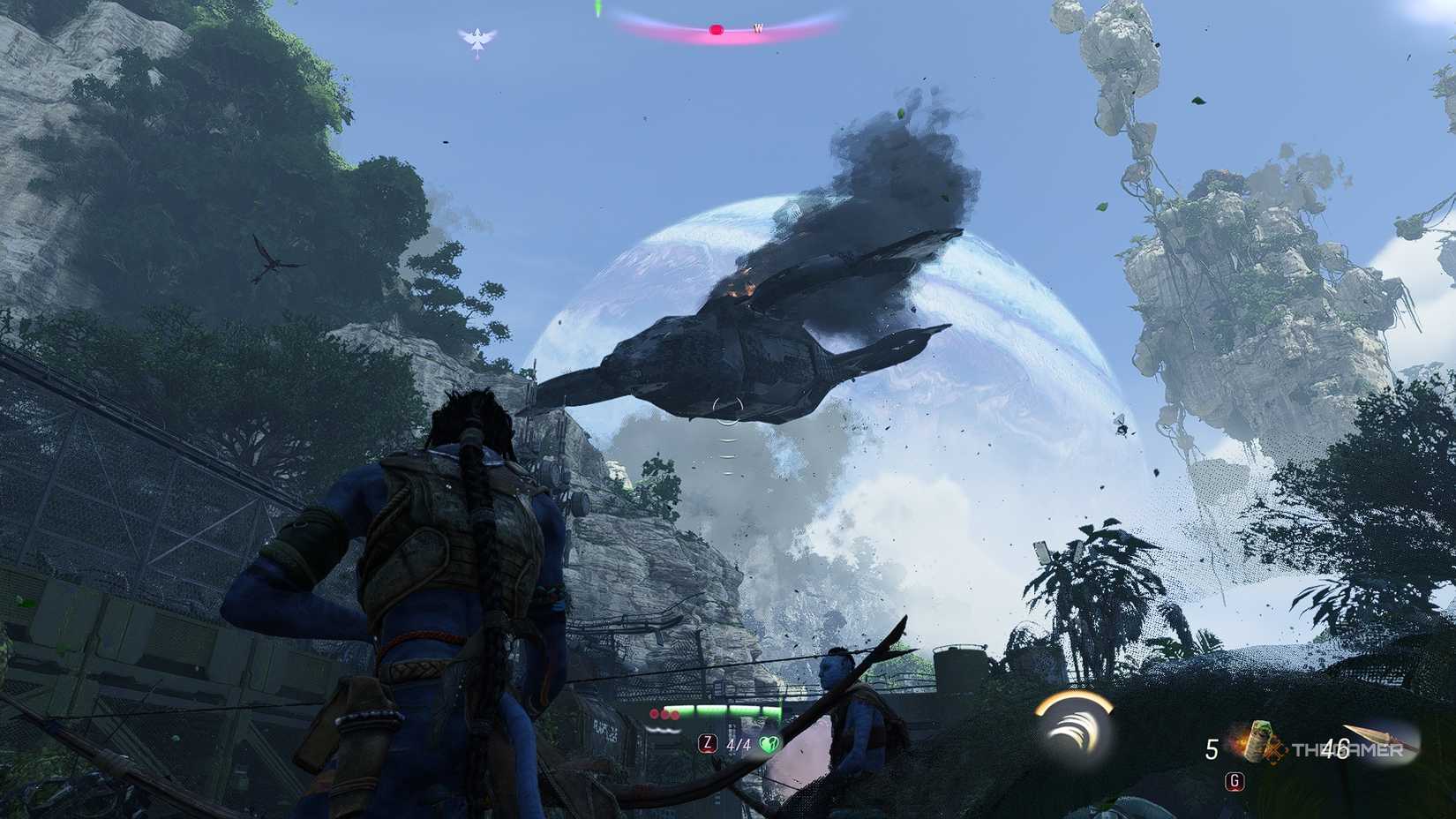Click the white woodsprite icon near the compass
1456x819 pixels.
click(x=477, y=37)
